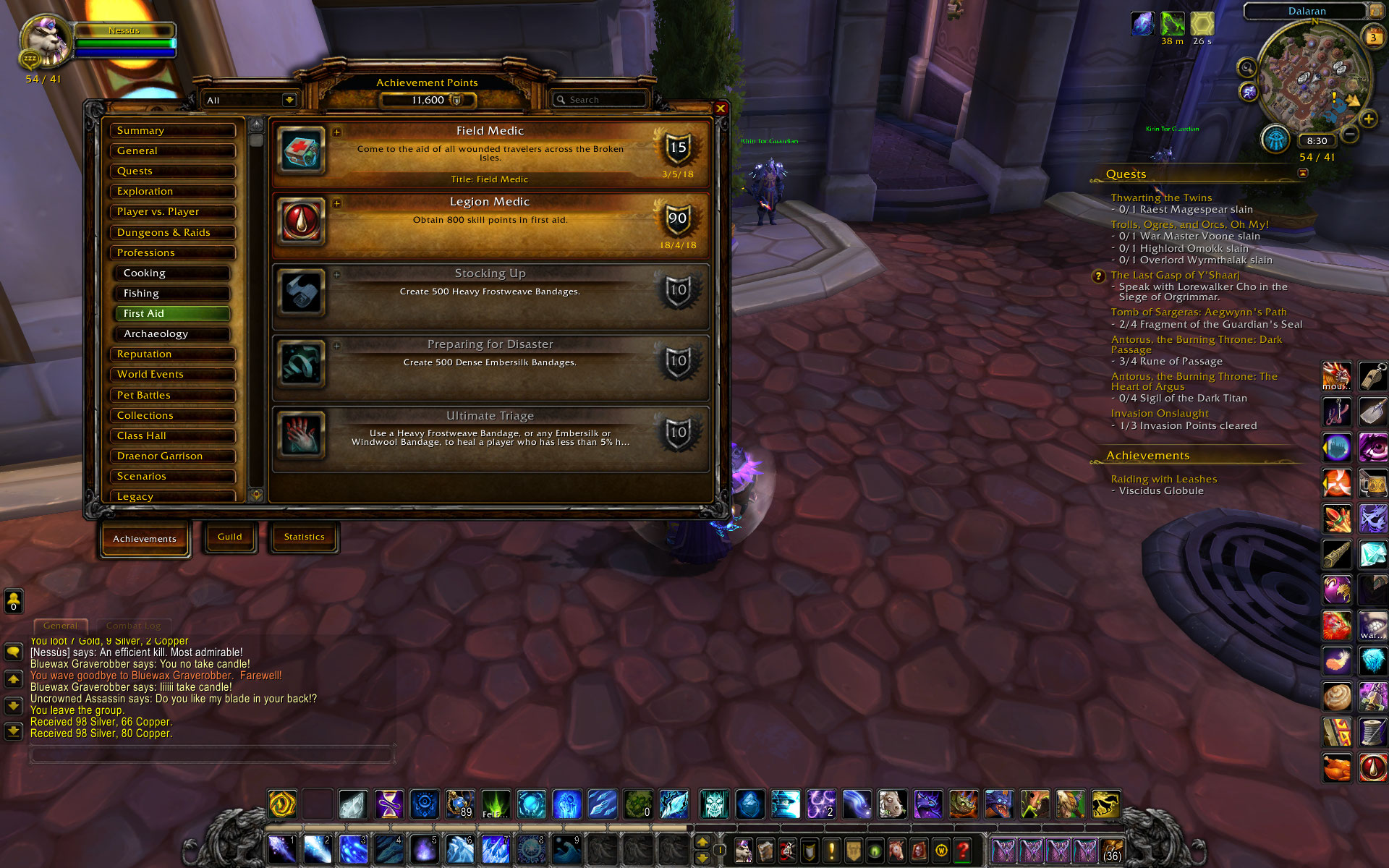Image resolution: width=1389 pixels, height=868 pixels.
Task: Expand the Legion Medic achievement entry
Action: 337,203
